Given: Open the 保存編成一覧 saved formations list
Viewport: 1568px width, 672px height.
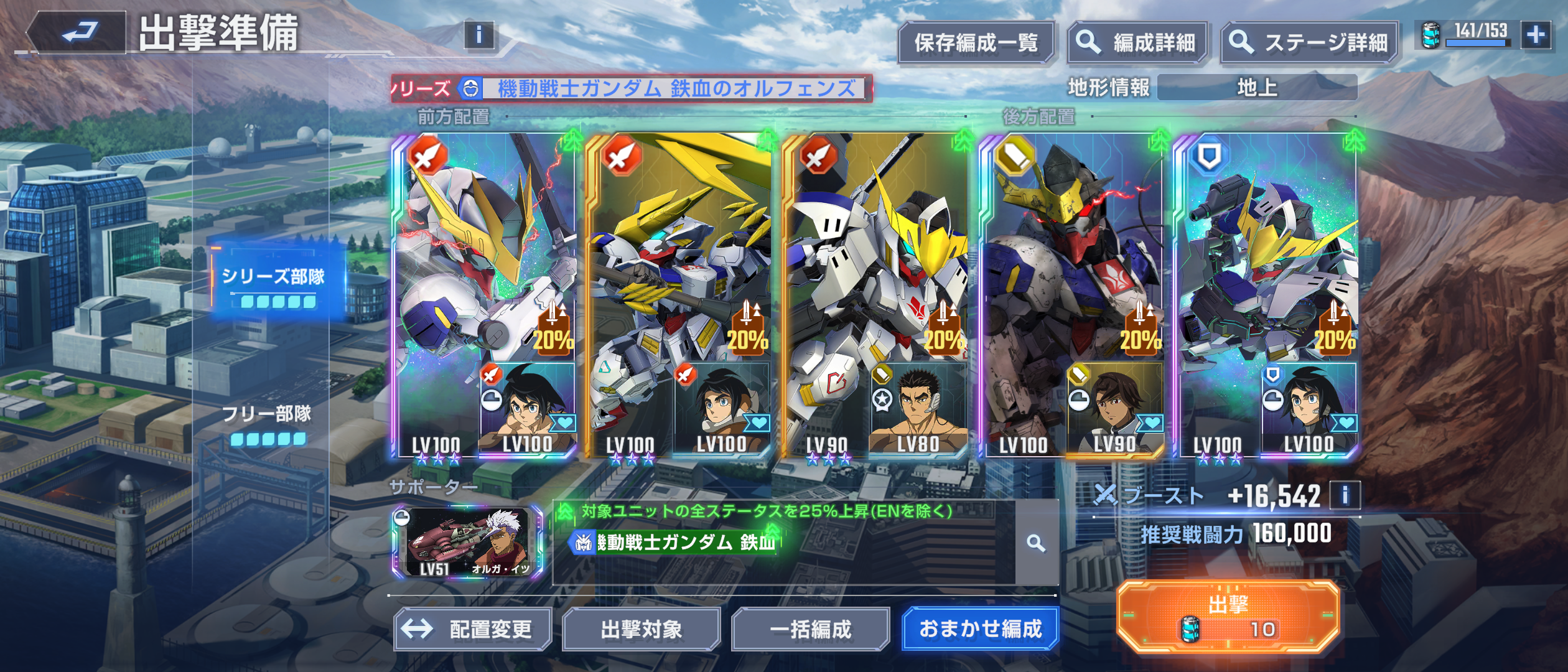Looking at the screenshot, I should coord(976,43).
